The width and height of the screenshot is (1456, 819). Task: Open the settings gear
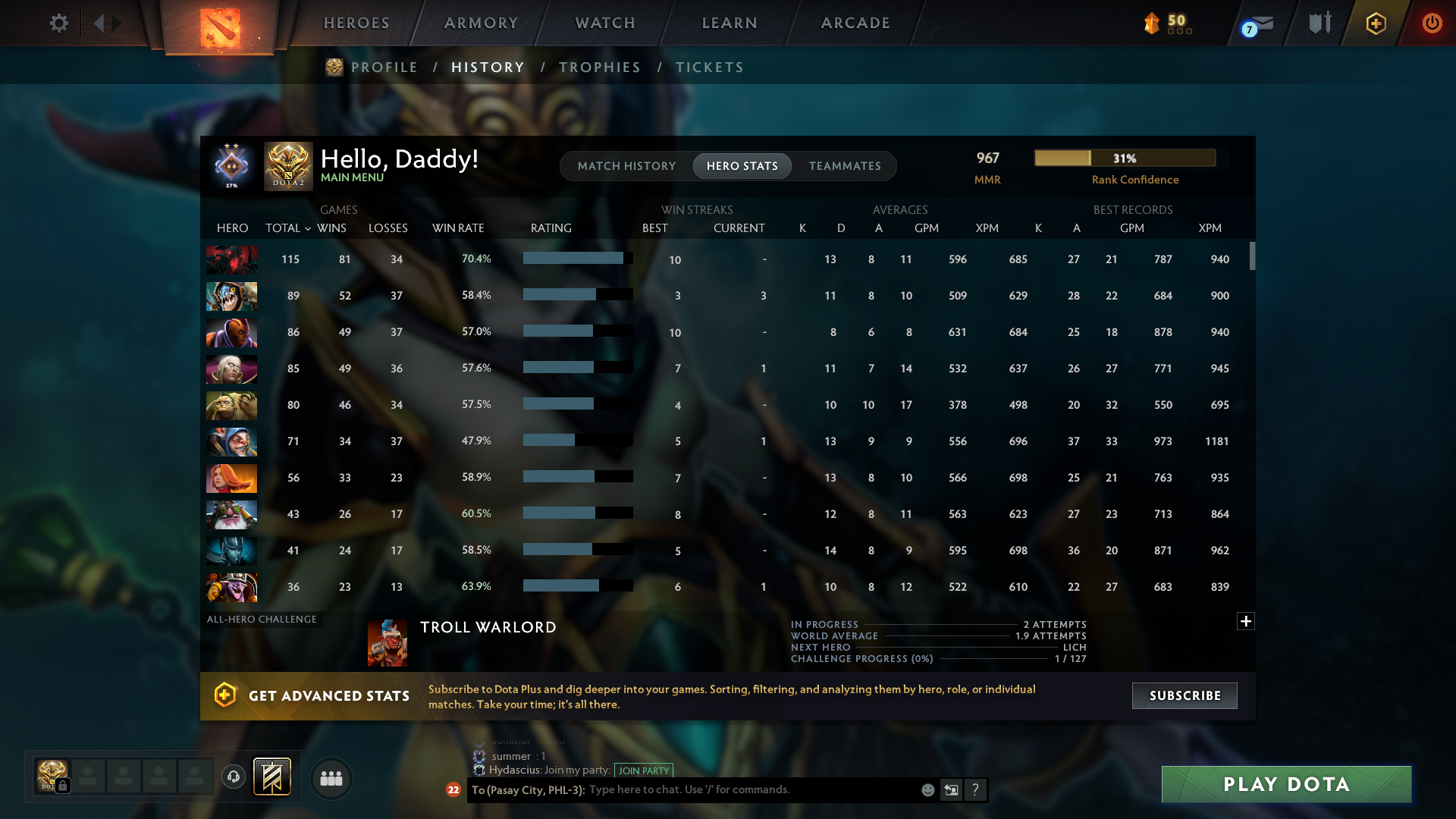click(59, 23)
